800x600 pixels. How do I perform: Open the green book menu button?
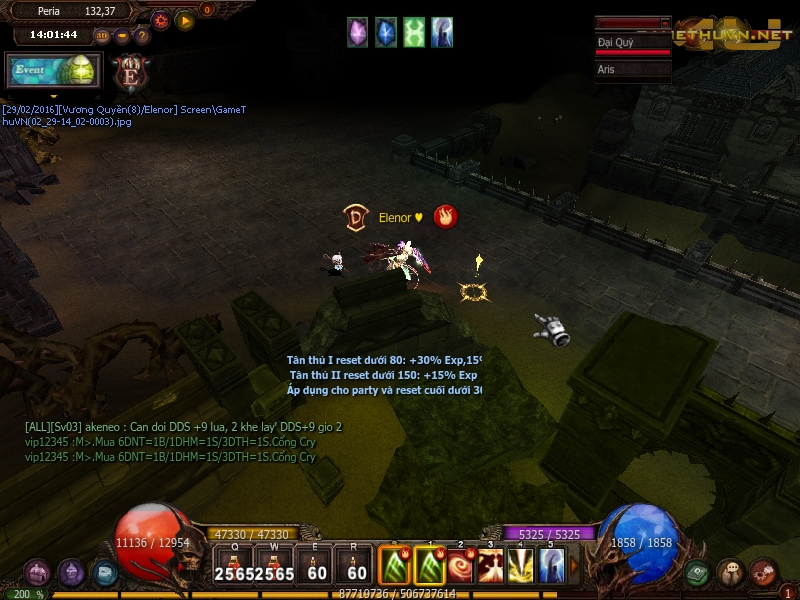point(698,573)
